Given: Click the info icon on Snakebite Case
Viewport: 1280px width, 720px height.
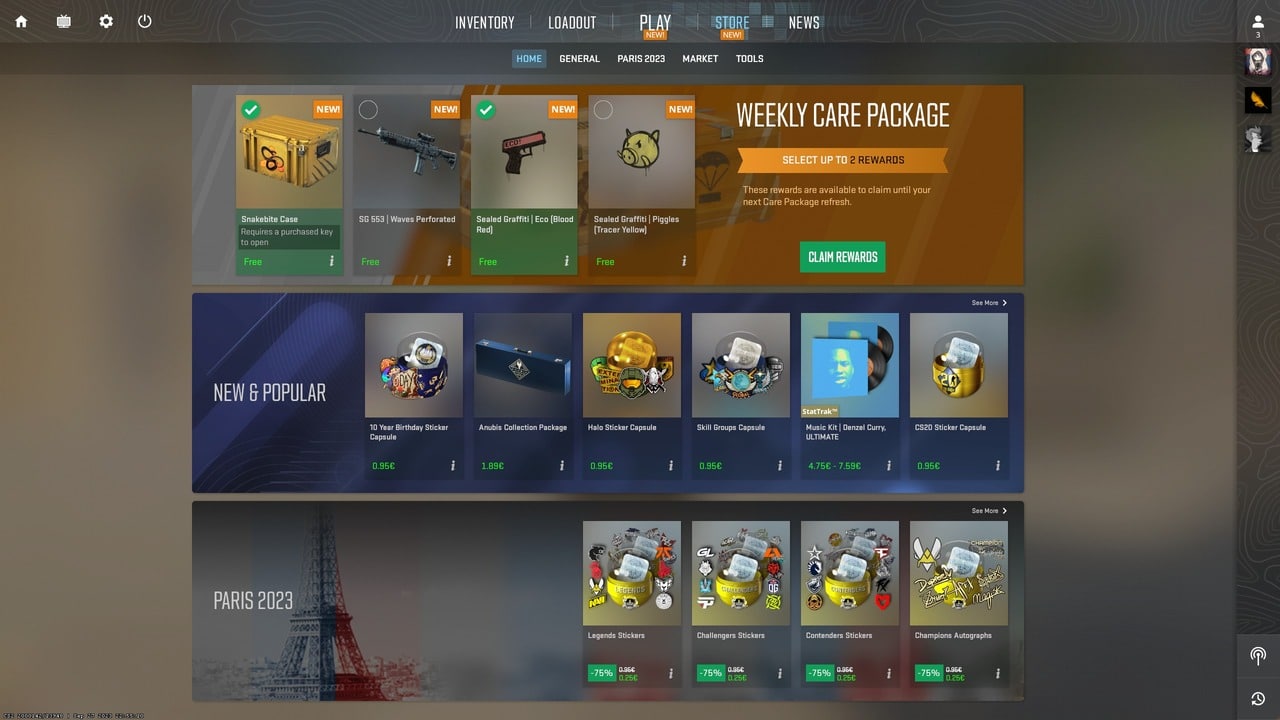Looking at the screenshot, I should (x=331, y=261).
